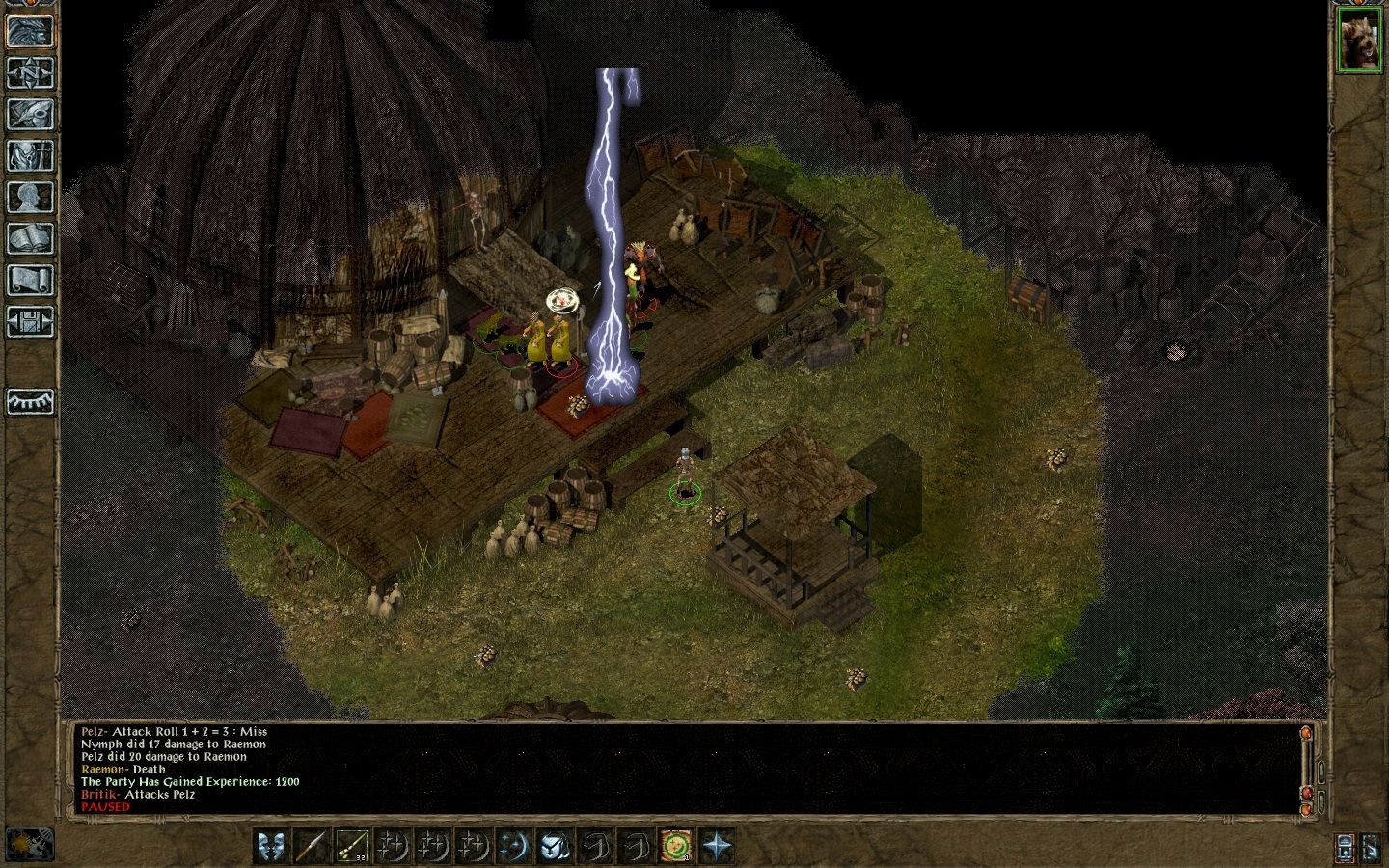The image size is (1389, 868).
Task: Use the green quick item scroll
Action: tap(677, 846)
